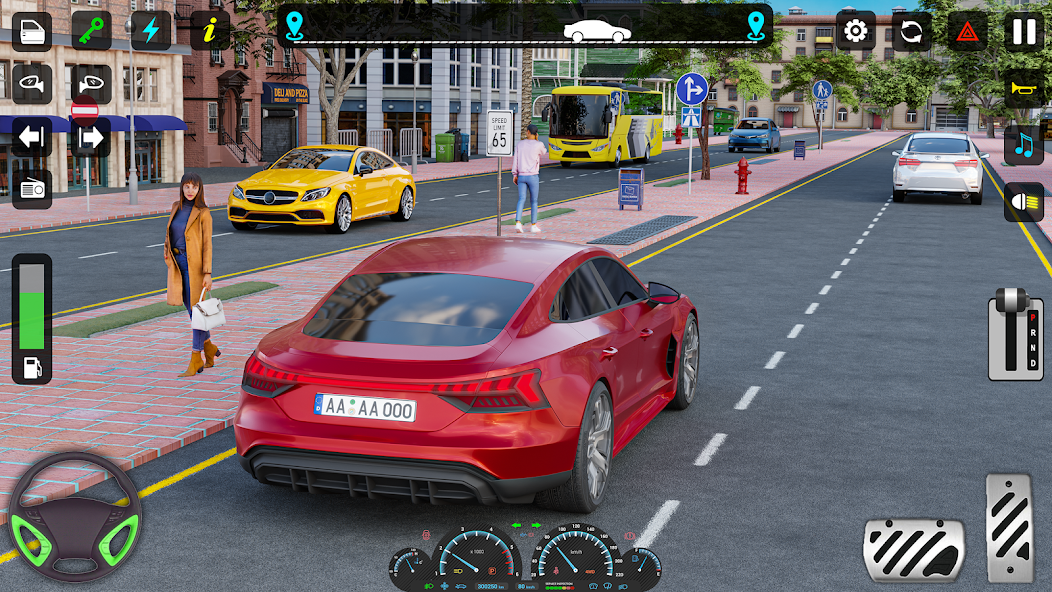1052x592 pixels.
Task: Pause the game
Action: pos(1024,31)
